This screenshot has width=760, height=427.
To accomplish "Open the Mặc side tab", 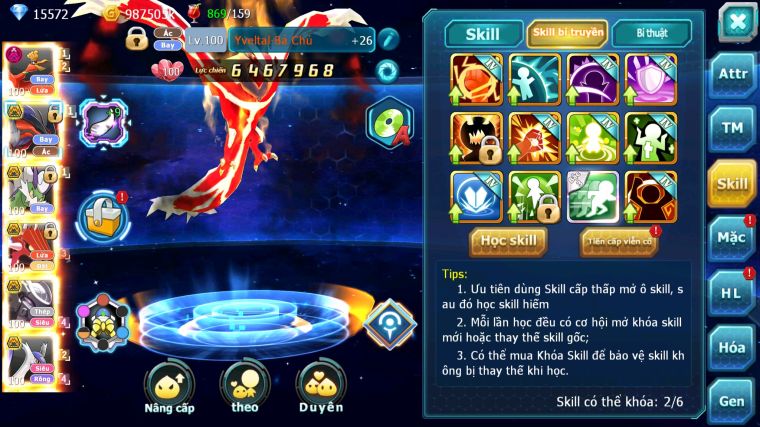I will pos(732,237).
